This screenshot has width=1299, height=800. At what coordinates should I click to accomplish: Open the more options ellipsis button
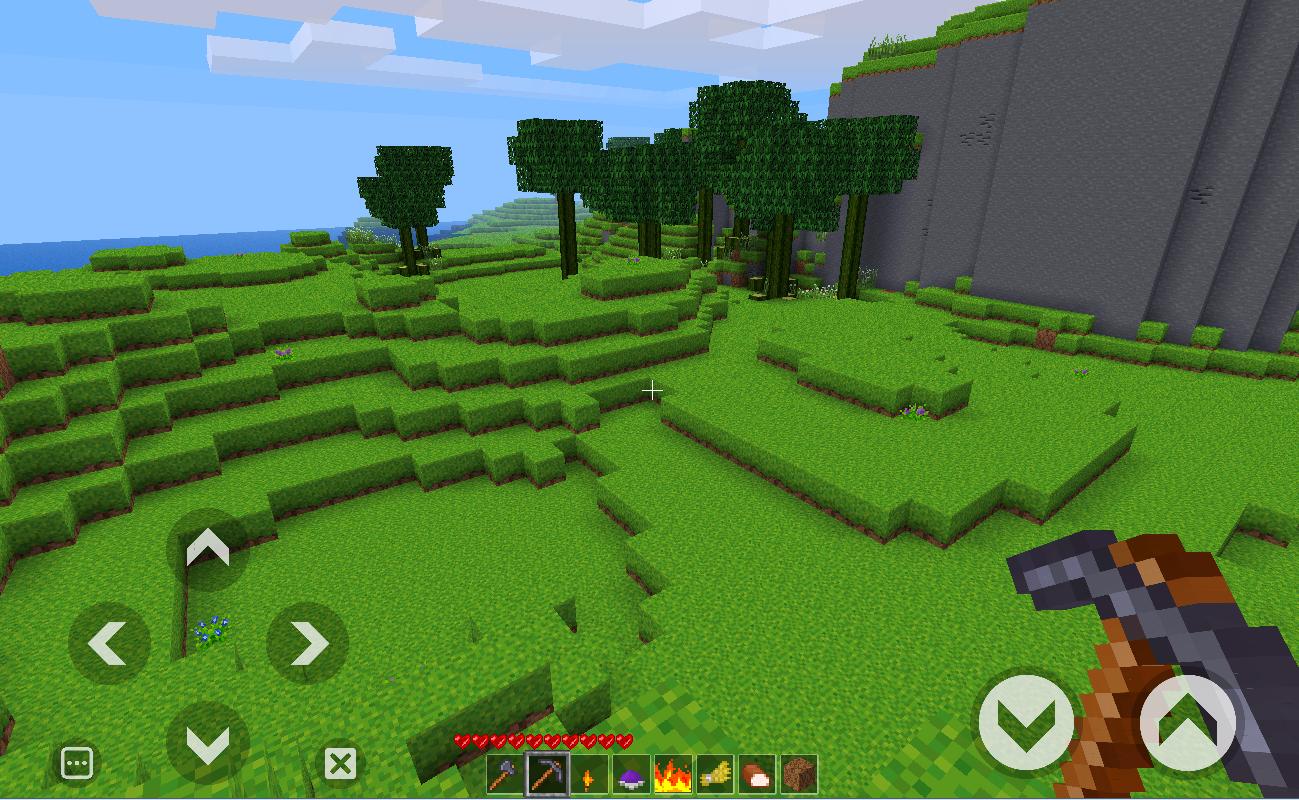pyautogui.click(x=77, y=762)
